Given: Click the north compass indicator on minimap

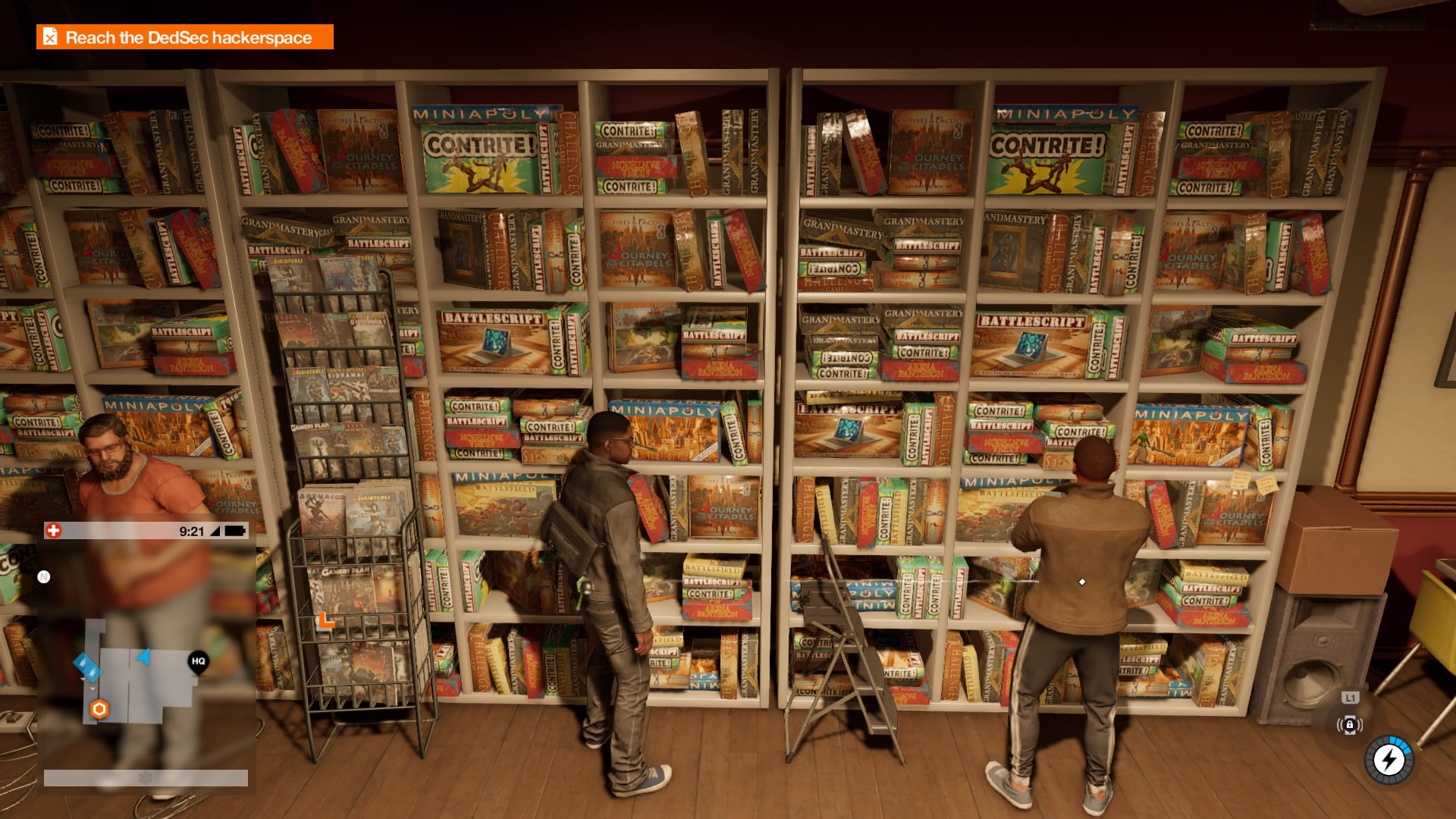Looking at the screenshot, I should [x=44, y=577].
